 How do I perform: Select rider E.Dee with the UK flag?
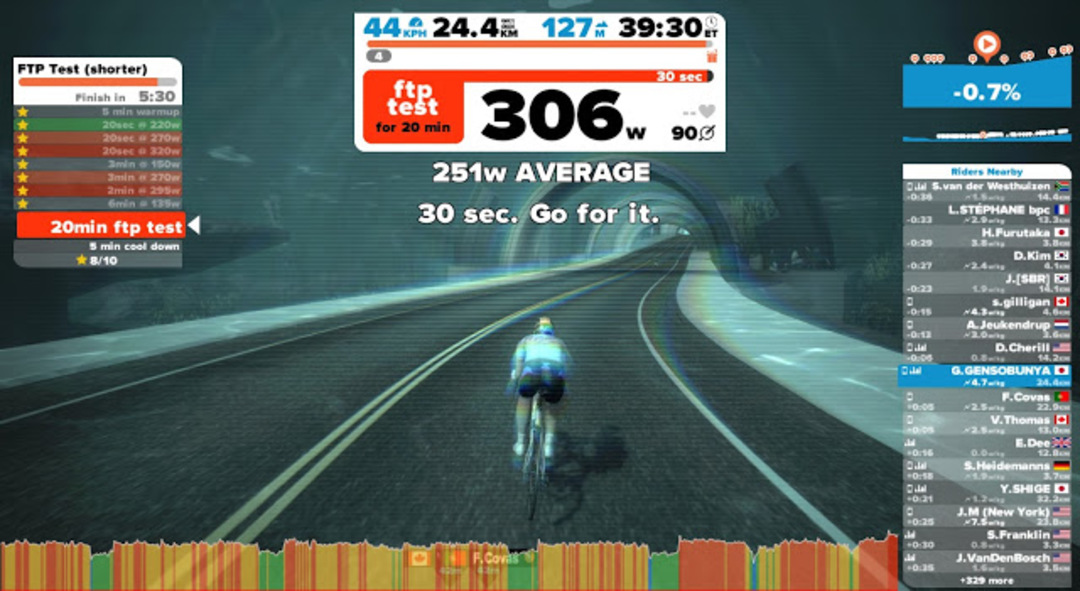point(986,447)
